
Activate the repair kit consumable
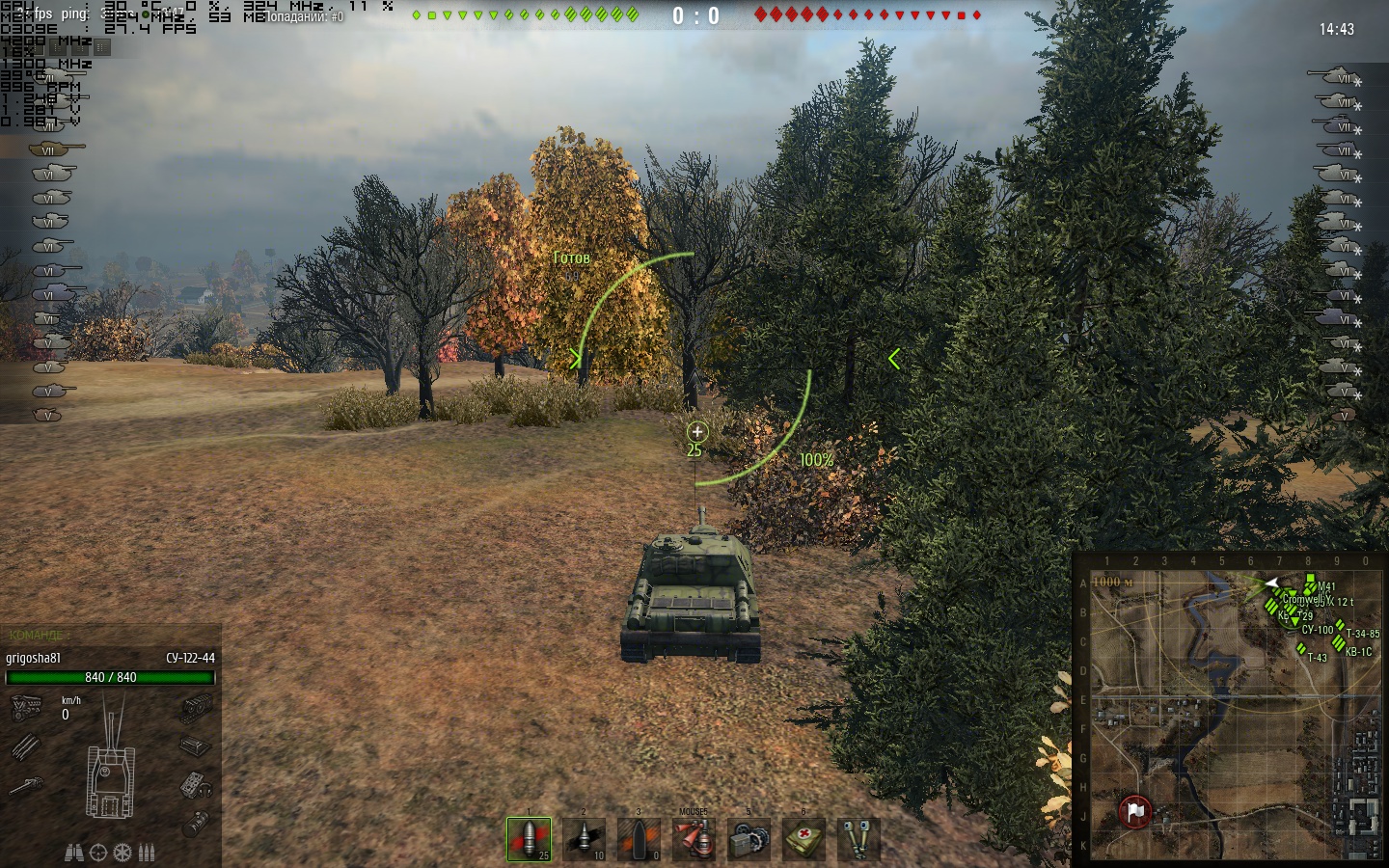coord(749,838)
